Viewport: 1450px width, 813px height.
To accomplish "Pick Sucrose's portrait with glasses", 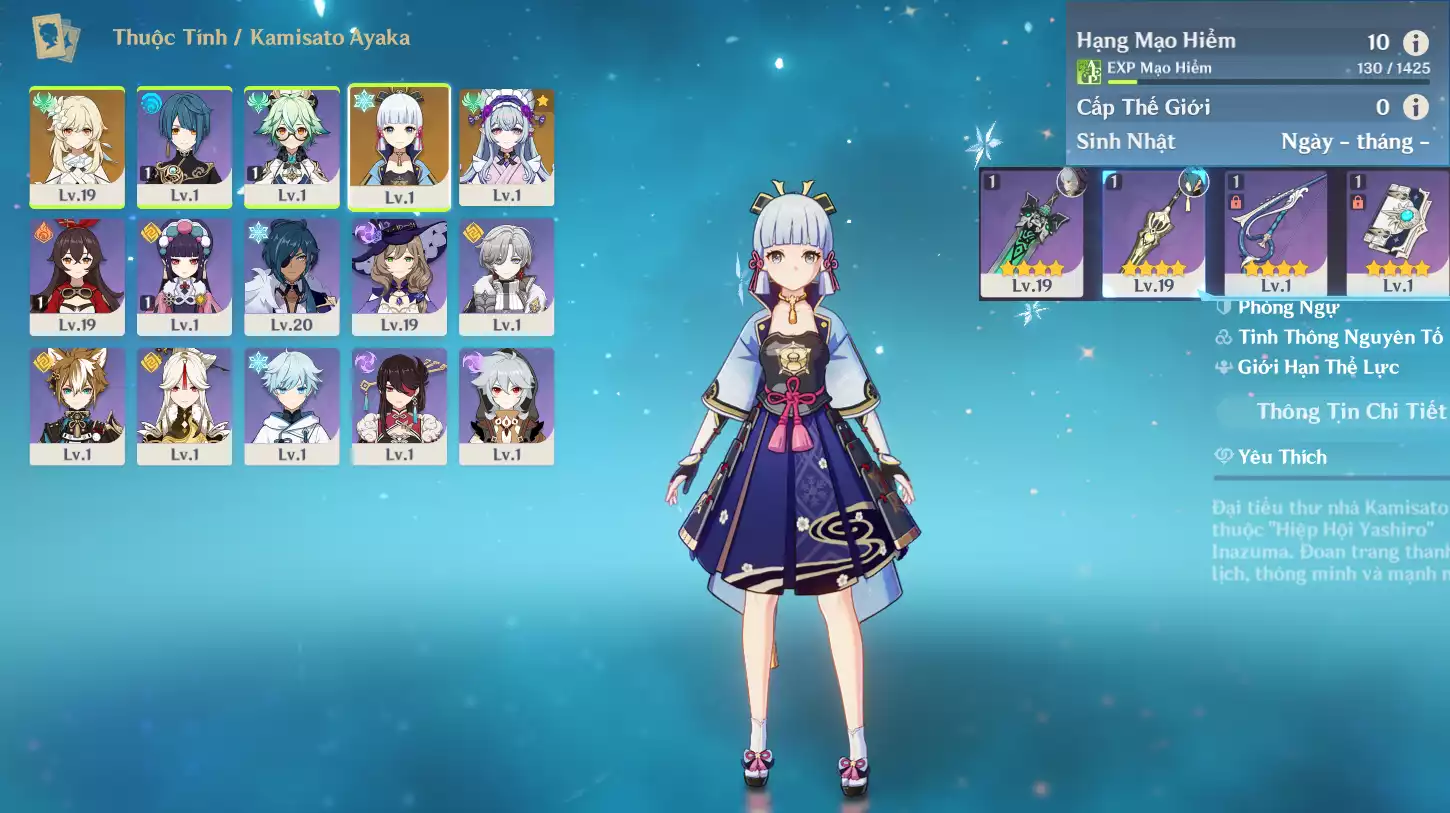I will (292, 146).
